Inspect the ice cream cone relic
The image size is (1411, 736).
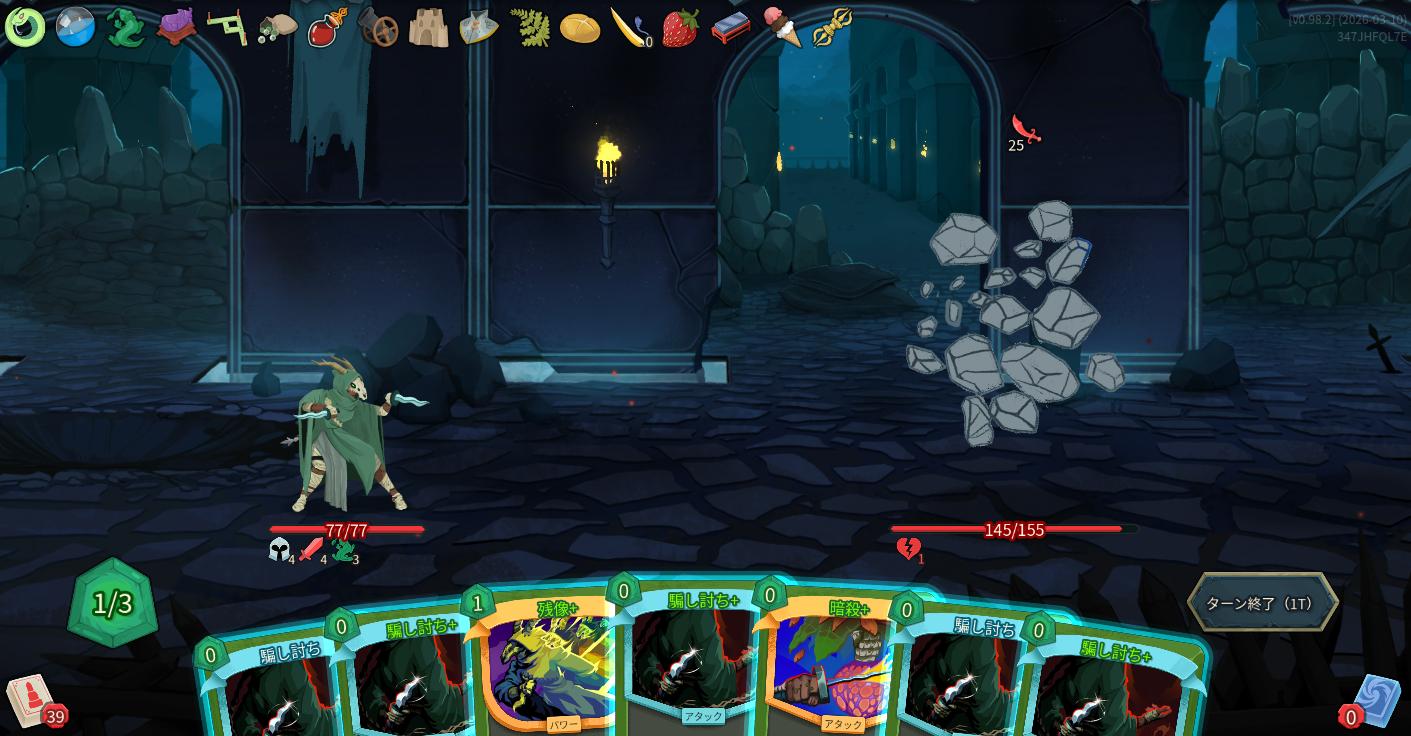782,26
